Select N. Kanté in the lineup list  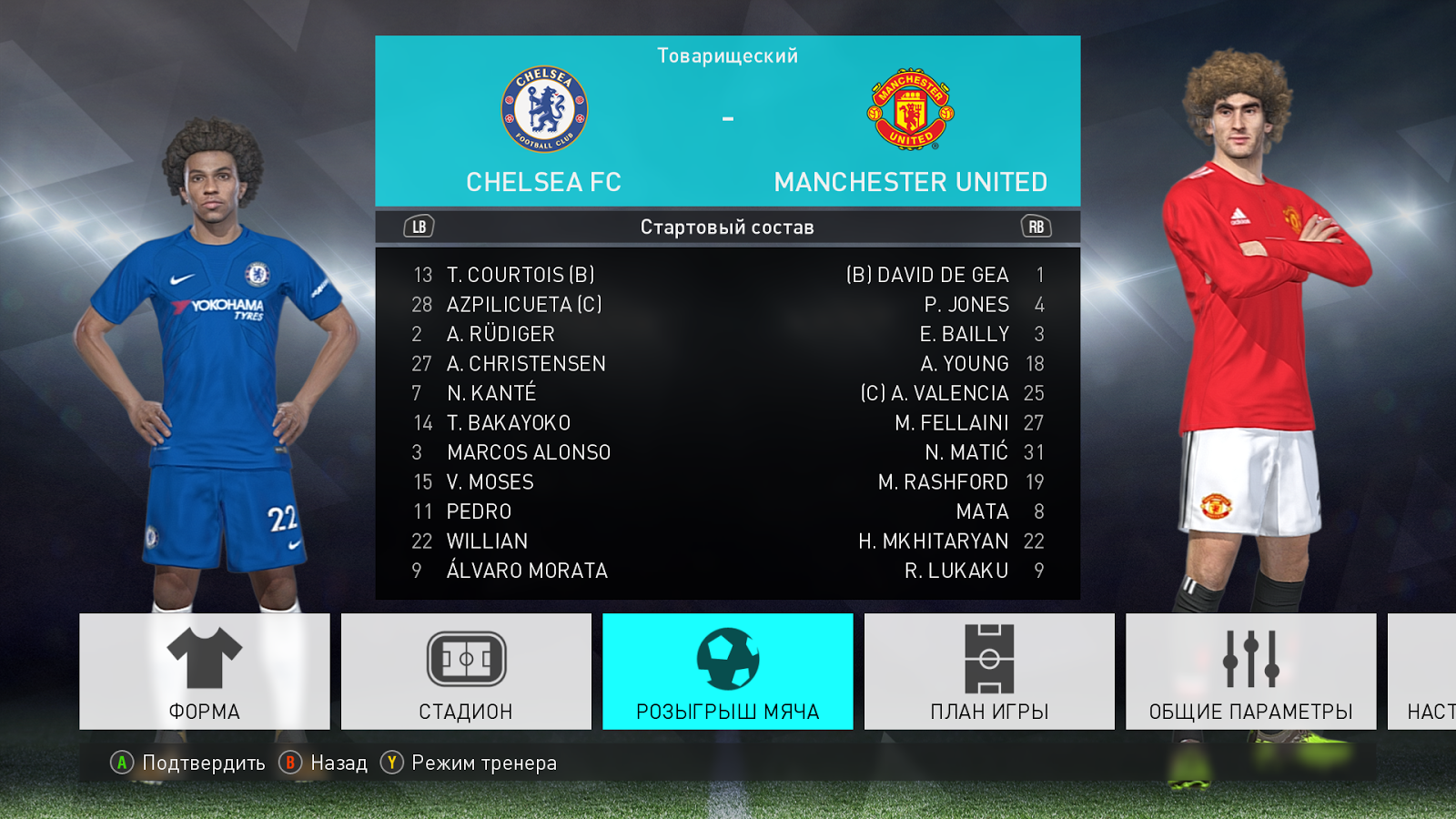pos(491,393)
